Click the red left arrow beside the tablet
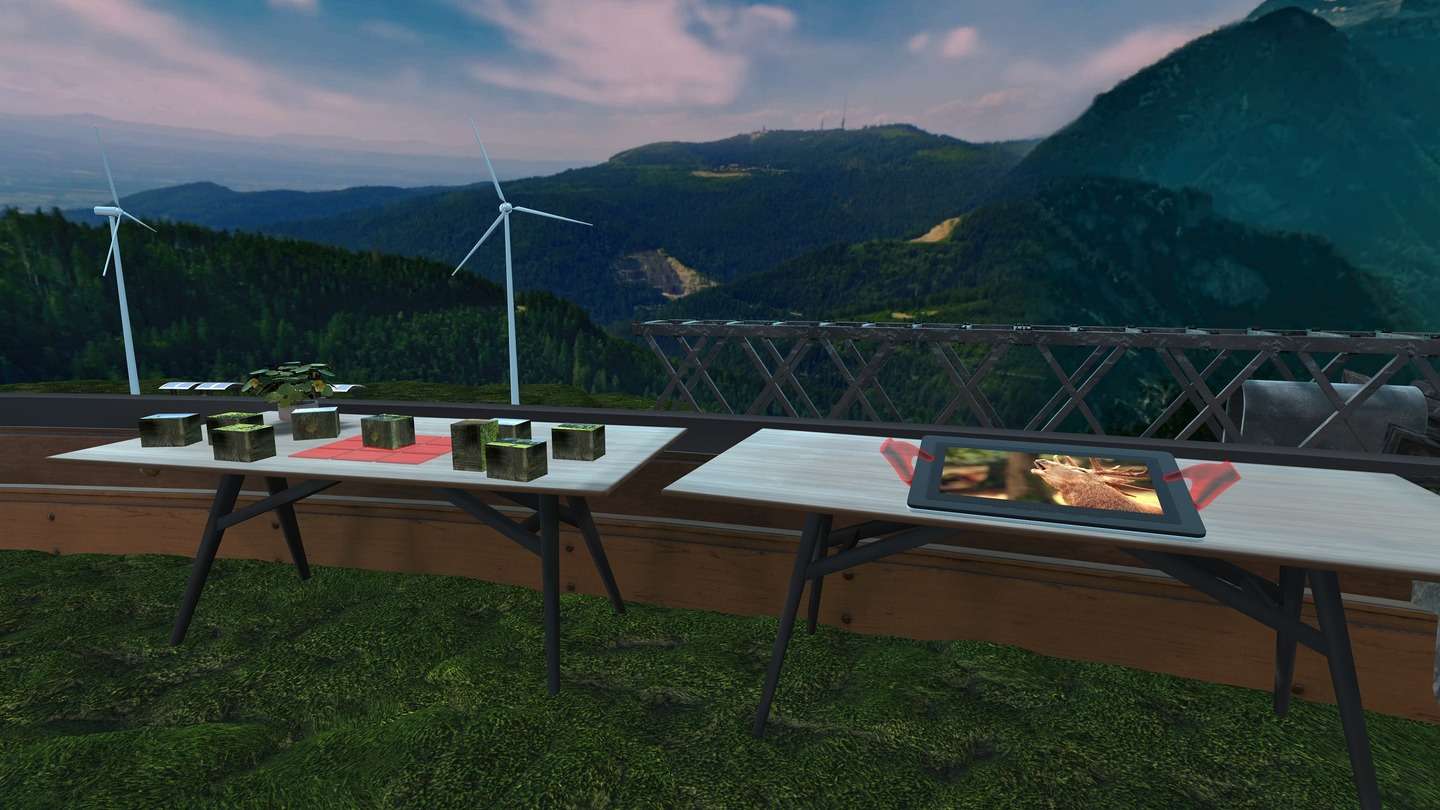 pyautogui.click(x=903, y=458)
